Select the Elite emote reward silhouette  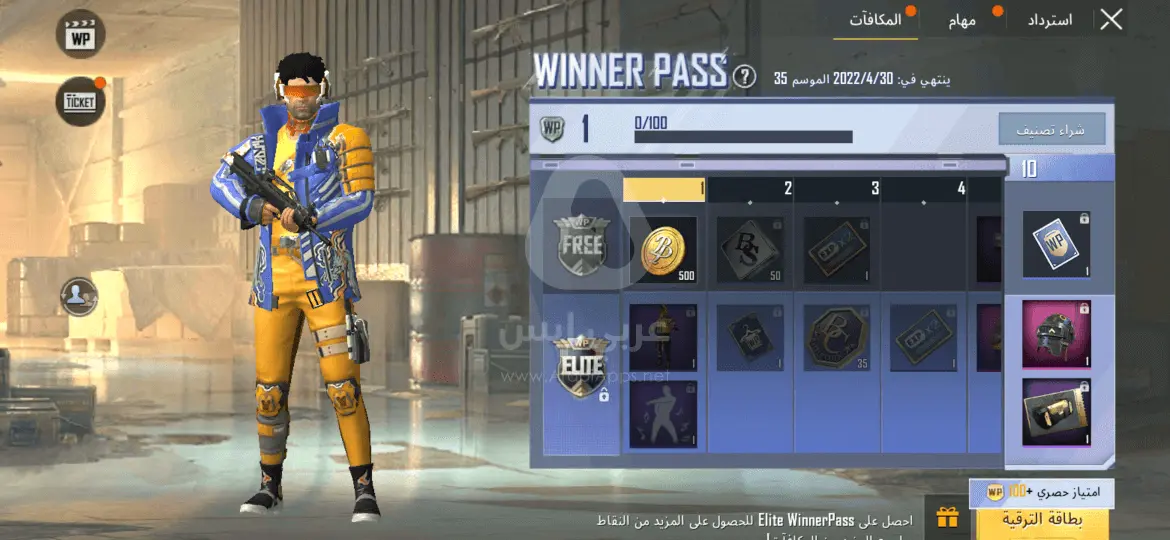663,413
